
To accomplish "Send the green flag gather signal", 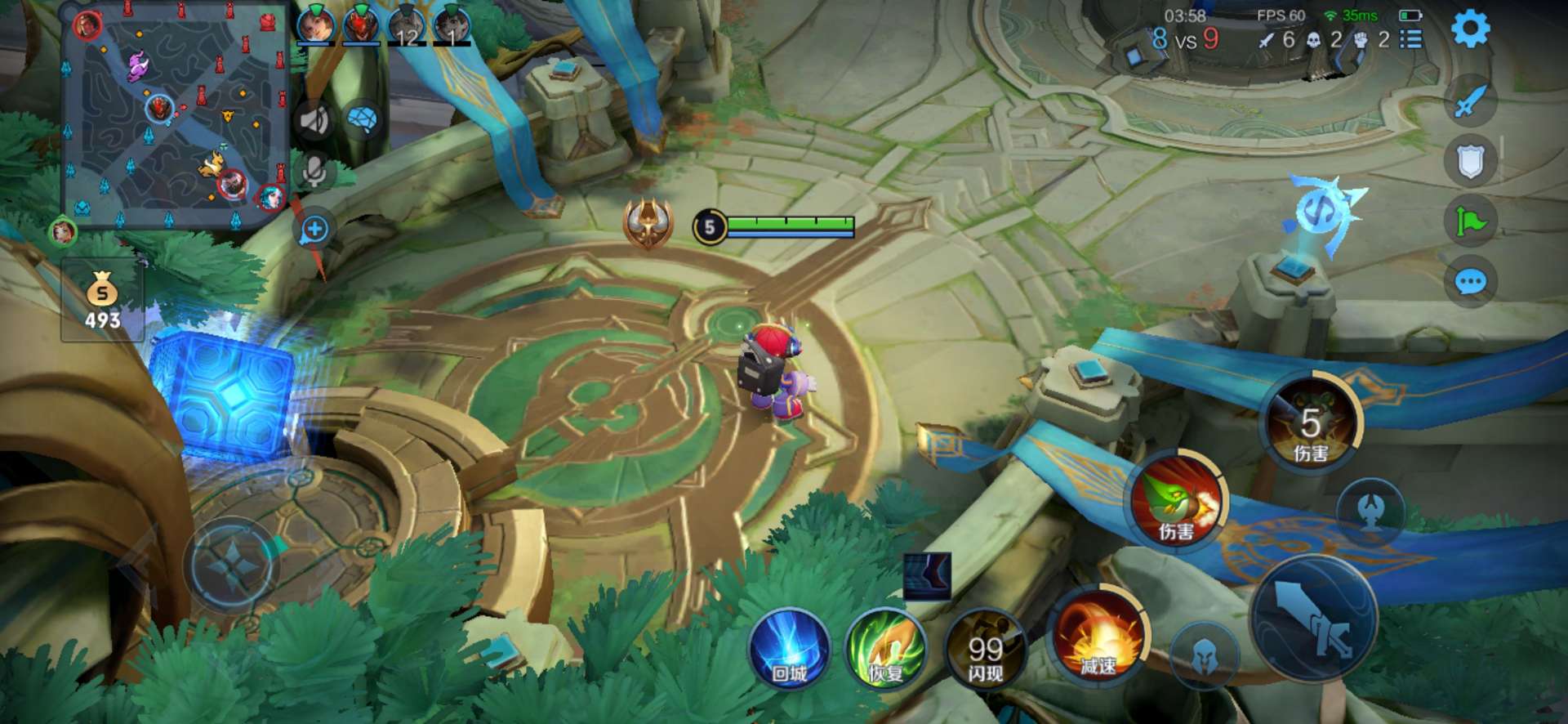I will [x=1470, y=221].
